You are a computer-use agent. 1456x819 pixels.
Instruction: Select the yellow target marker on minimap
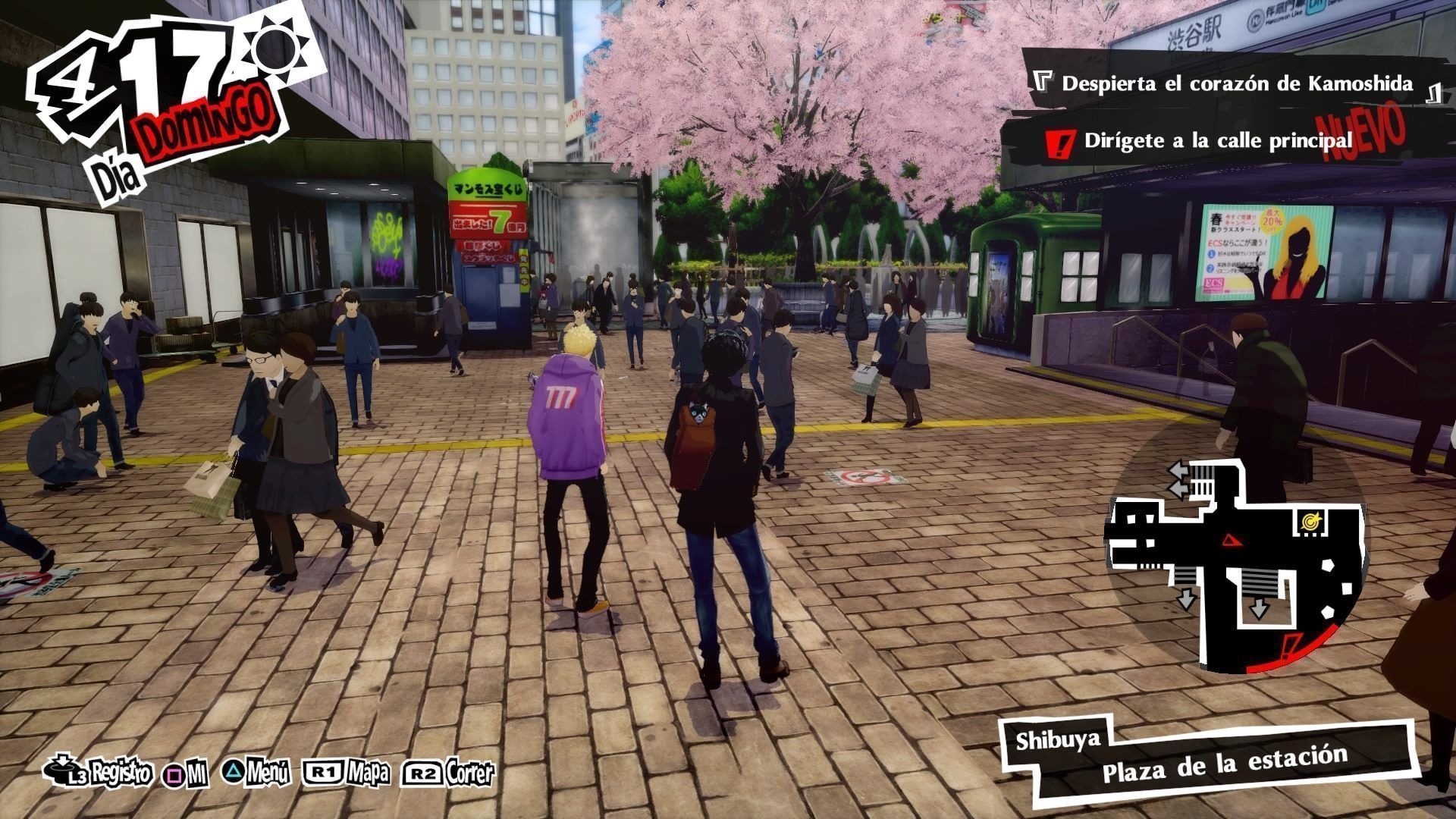[1308, 521]
